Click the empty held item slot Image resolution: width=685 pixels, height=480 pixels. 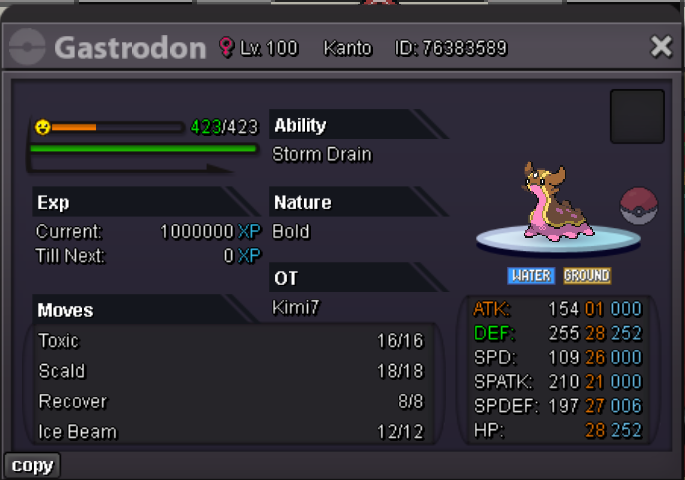[x=637, y=117]
